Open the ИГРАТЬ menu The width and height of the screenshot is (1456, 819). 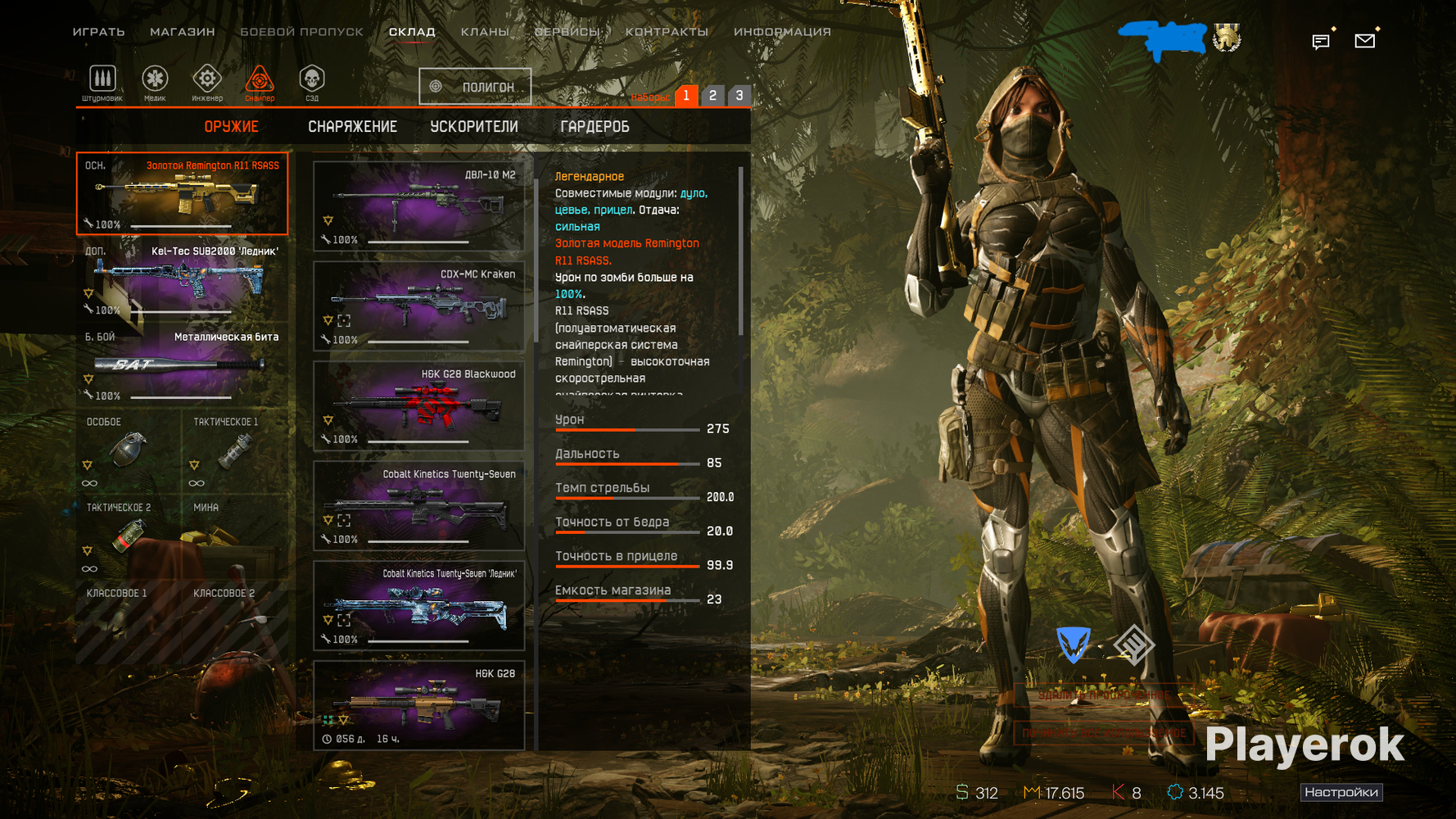(98, 32)
